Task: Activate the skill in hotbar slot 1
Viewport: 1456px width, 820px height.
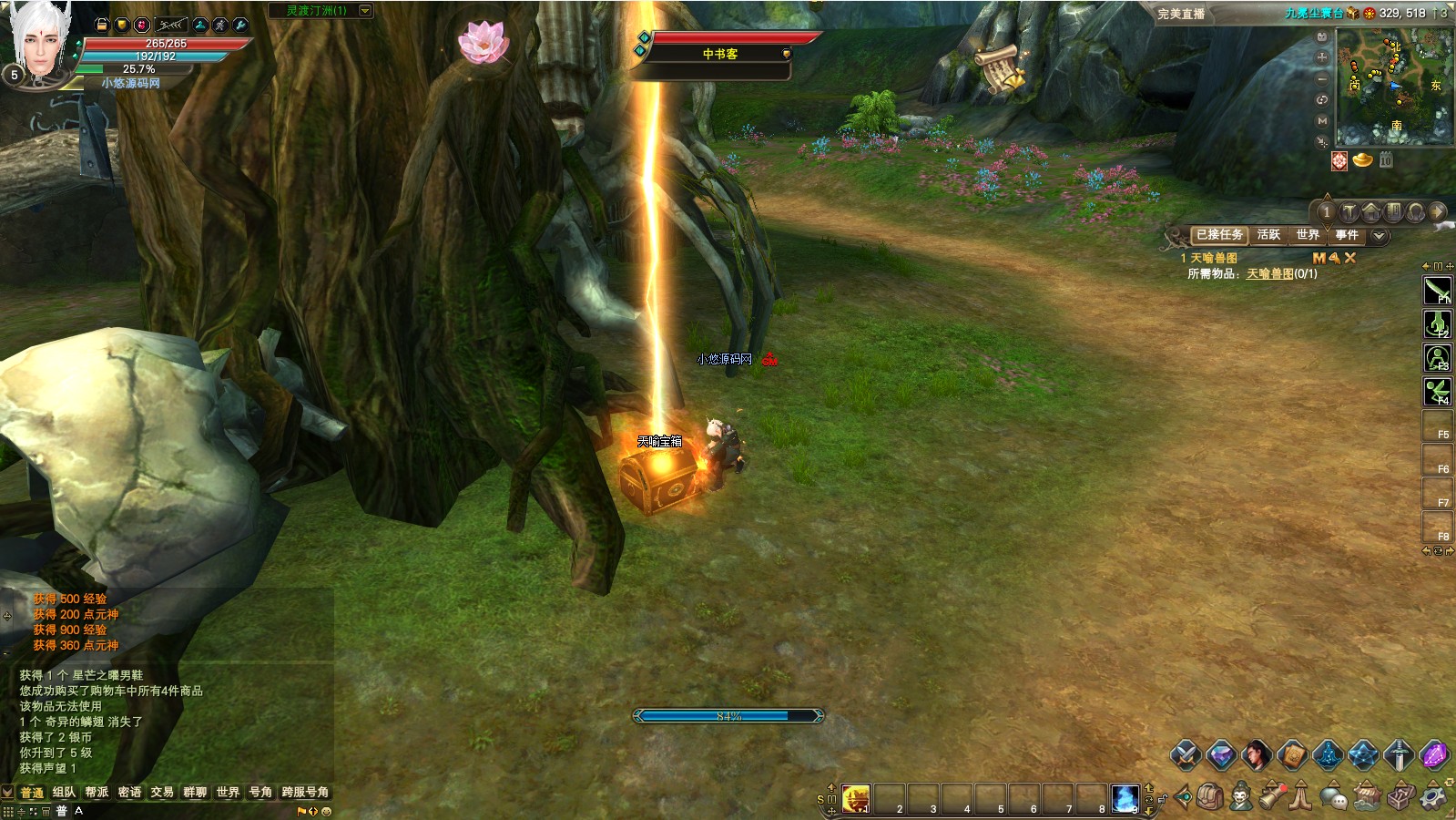Action: (x=855, y=799)
